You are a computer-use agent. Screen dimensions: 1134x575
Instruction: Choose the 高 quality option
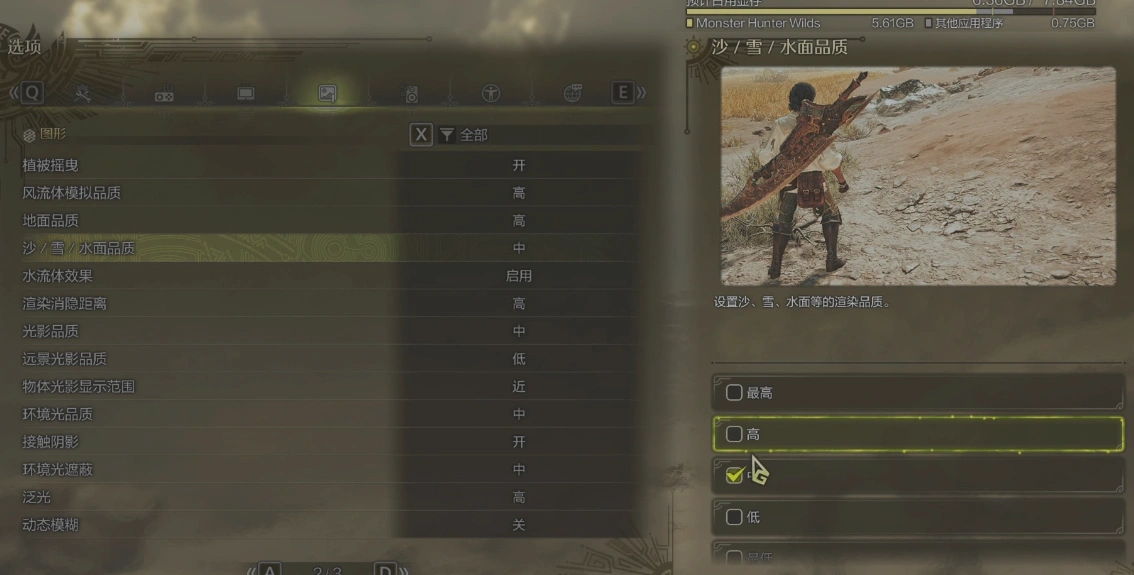tap(917, 435)
